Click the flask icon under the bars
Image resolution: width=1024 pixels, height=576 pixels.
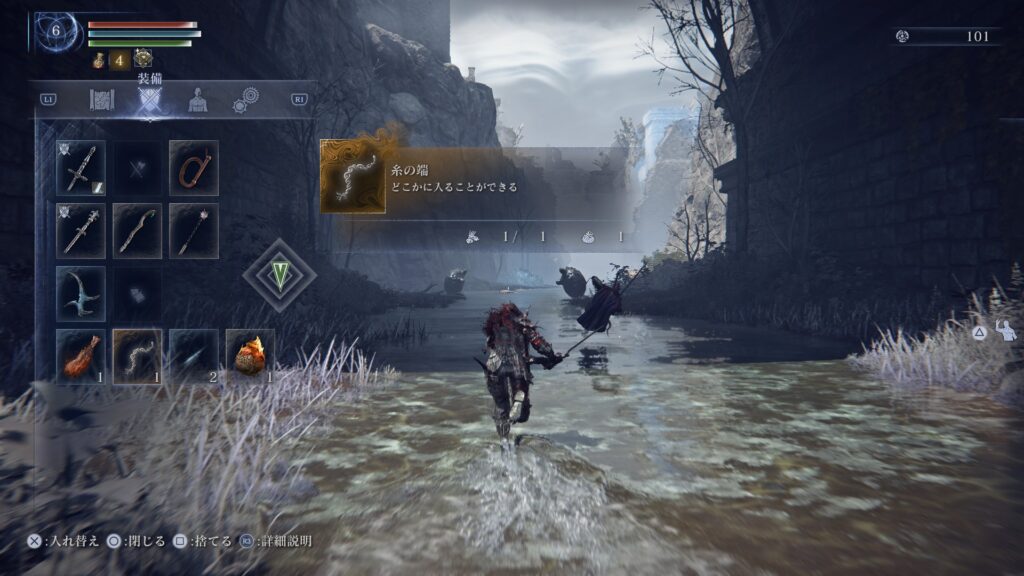click(99, 60)
